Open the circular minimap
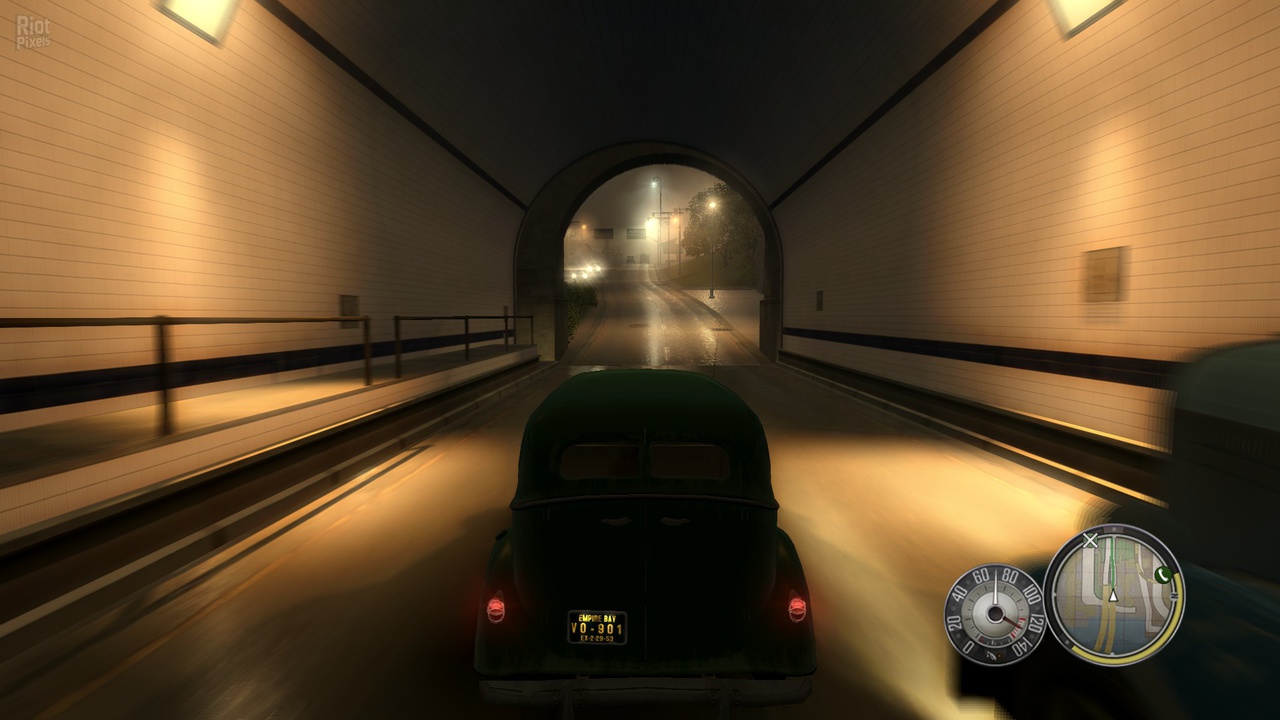This screenshot has height=720, width=1280. pos(1113,596)
